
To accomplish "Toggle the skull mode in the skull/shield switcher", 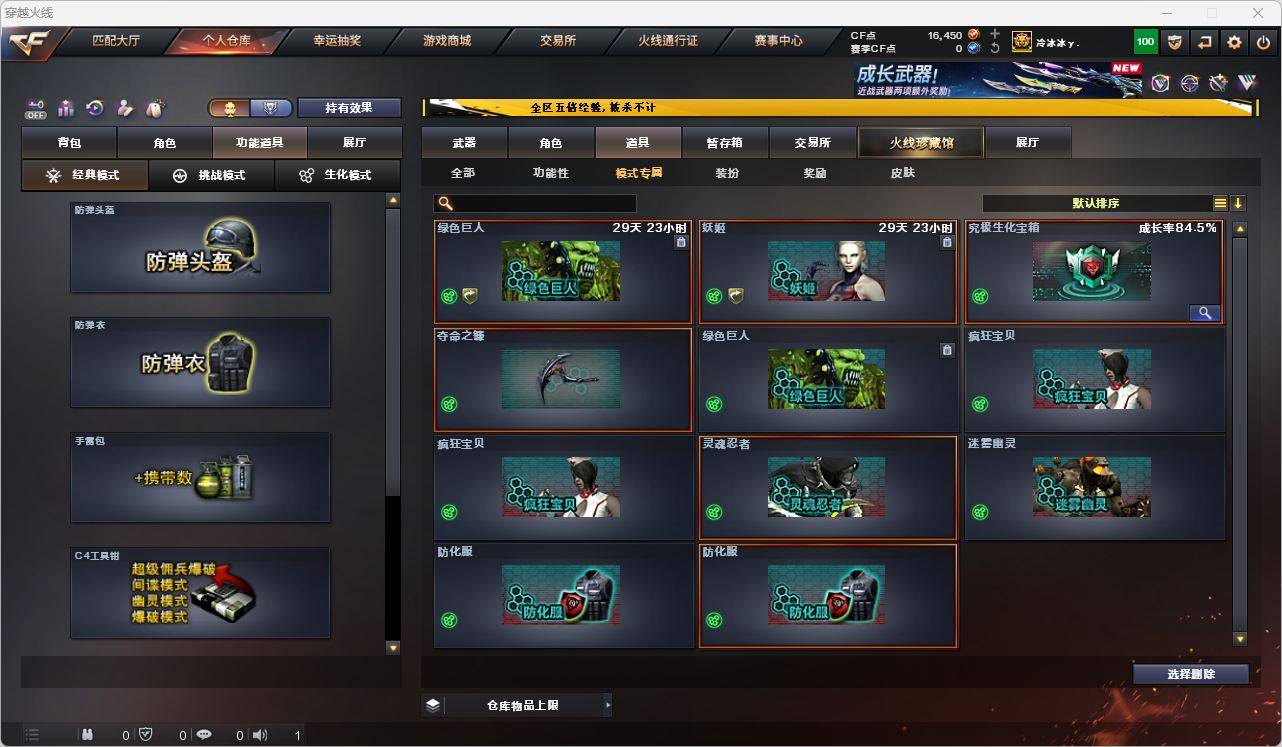I will coord(229,106).
